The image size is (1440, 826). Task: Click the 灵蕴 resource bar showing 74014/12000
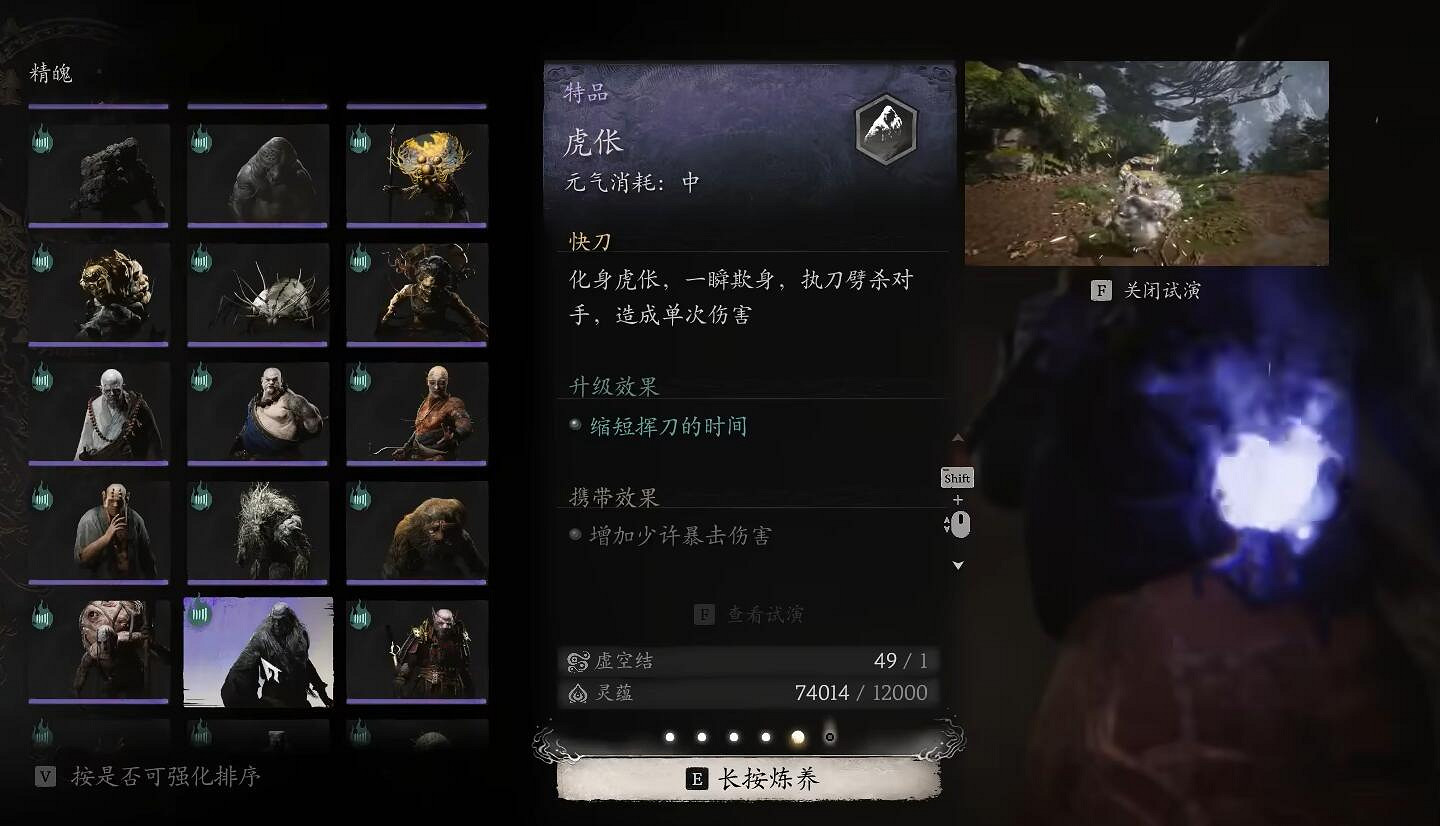(x=750, y=692)
